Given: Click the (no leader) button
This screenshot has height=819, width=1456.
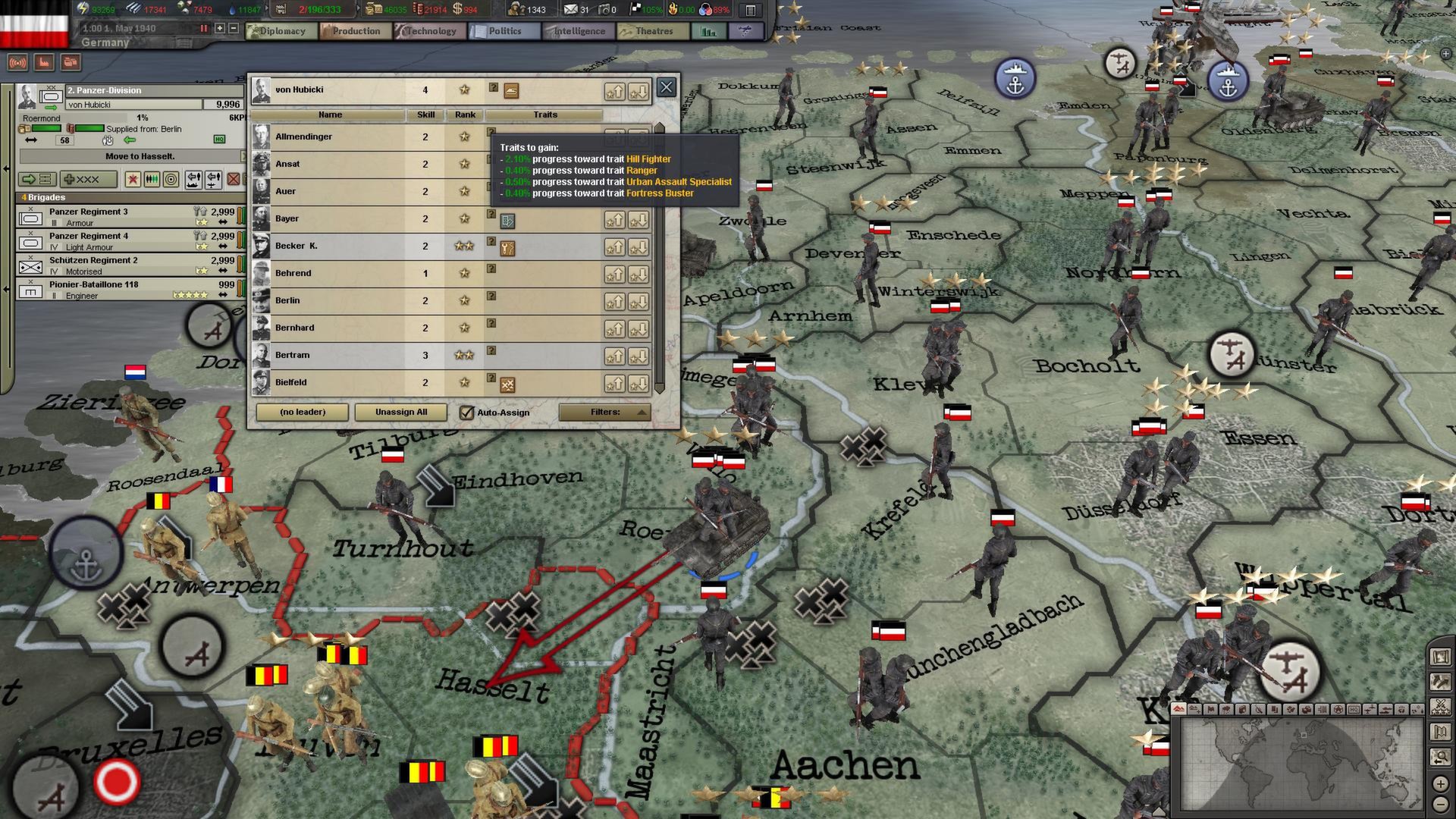Looking at the screenshot, I should click(302, 412).
